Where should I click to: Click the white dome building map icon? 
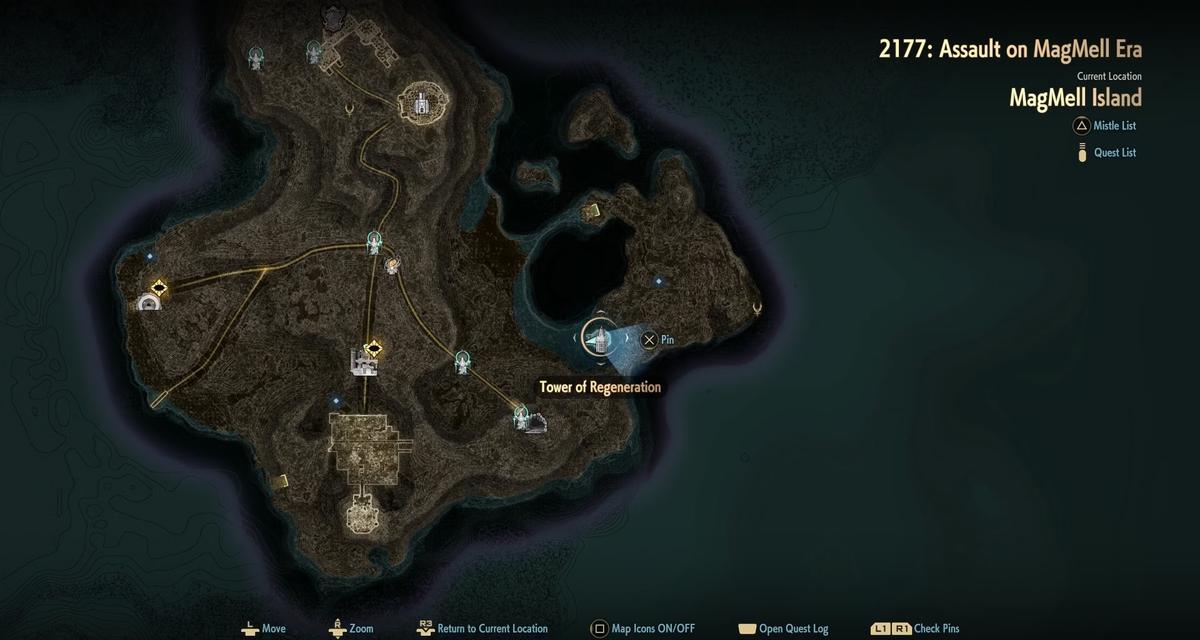click(x=149, y=302)
